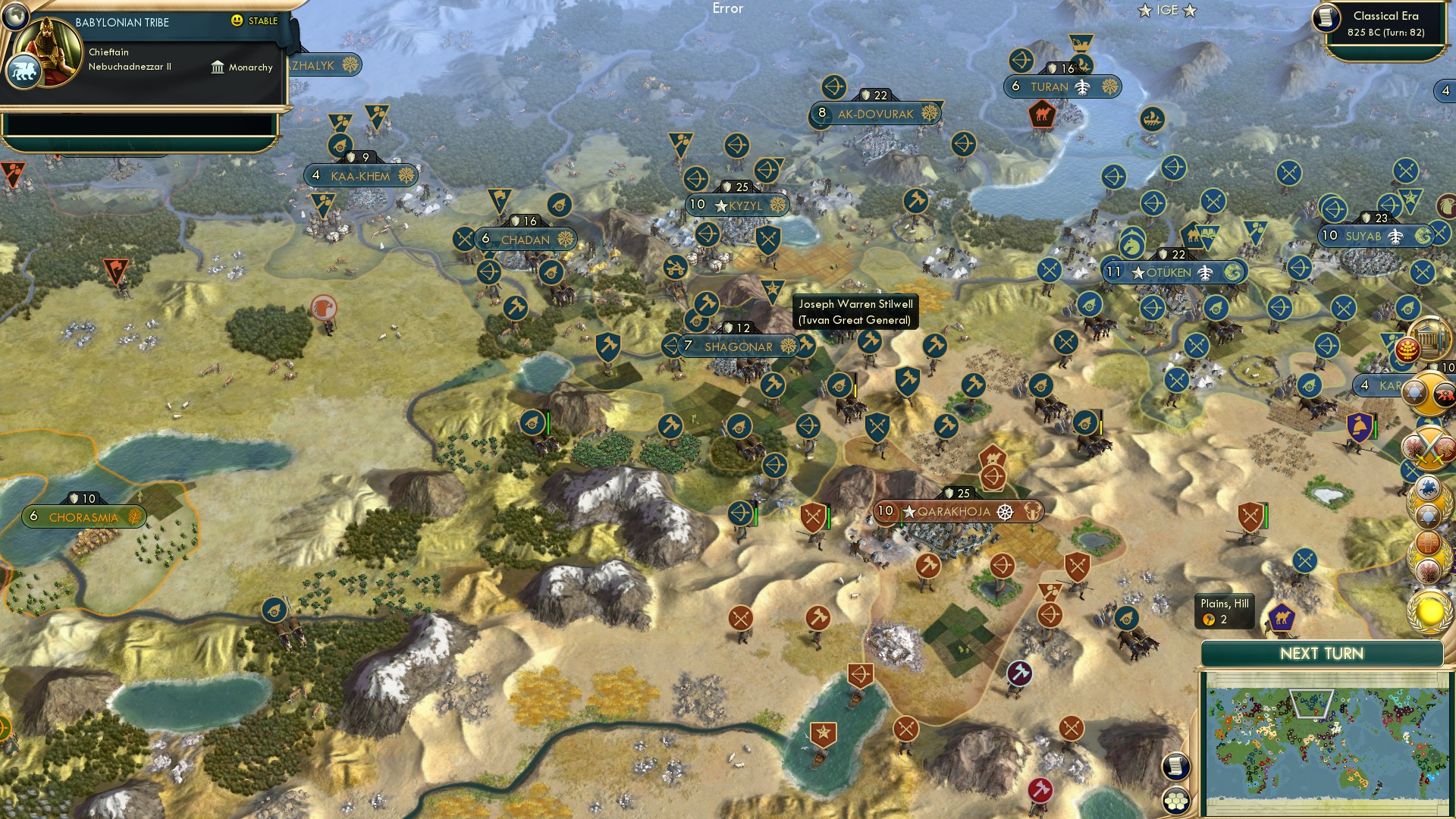Click the Parthenon wonder-completed notification icon
The height and width of the screenshot is (819, 1456).
coord(1430,340)
